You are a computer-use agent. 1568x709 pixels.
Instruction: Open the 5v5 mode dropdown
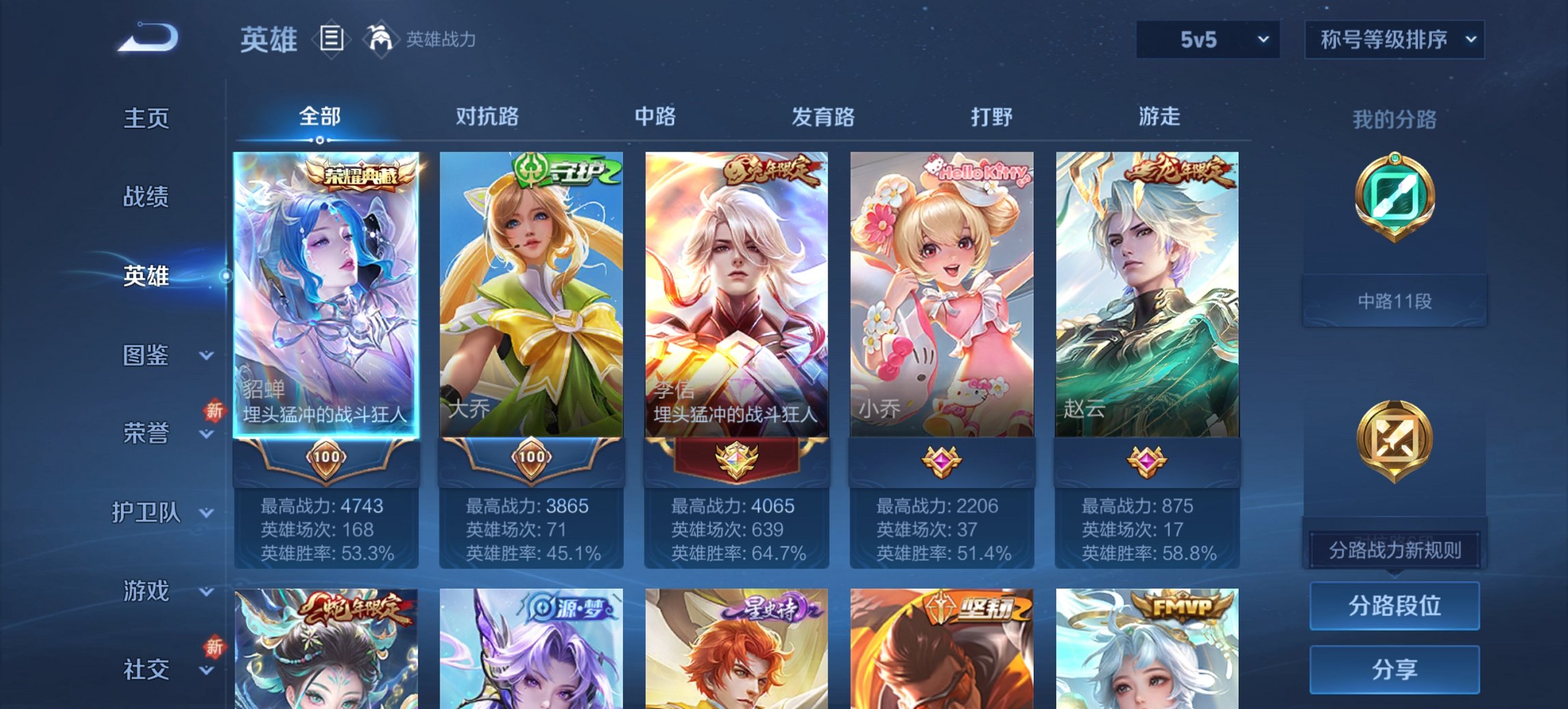[x=1206, y=40]
